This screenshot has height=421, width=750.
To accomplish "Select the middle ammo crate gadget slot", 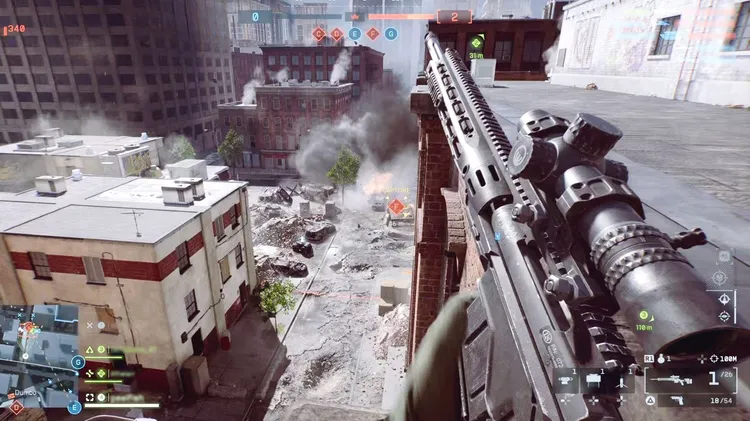I will (591, 381).
